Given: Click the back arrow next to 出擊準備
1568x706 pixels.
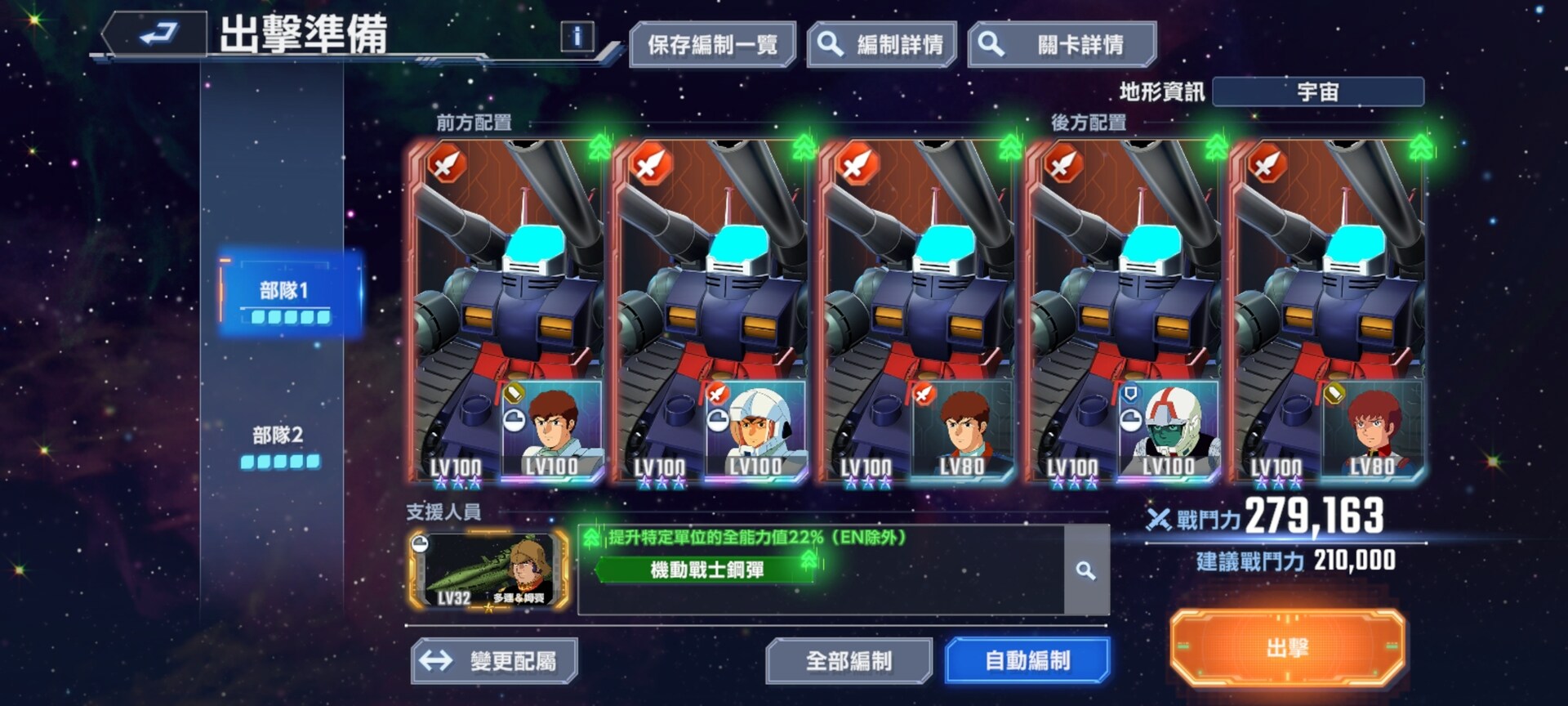Looking at the screenshot, I should click(x=160, y=34).
